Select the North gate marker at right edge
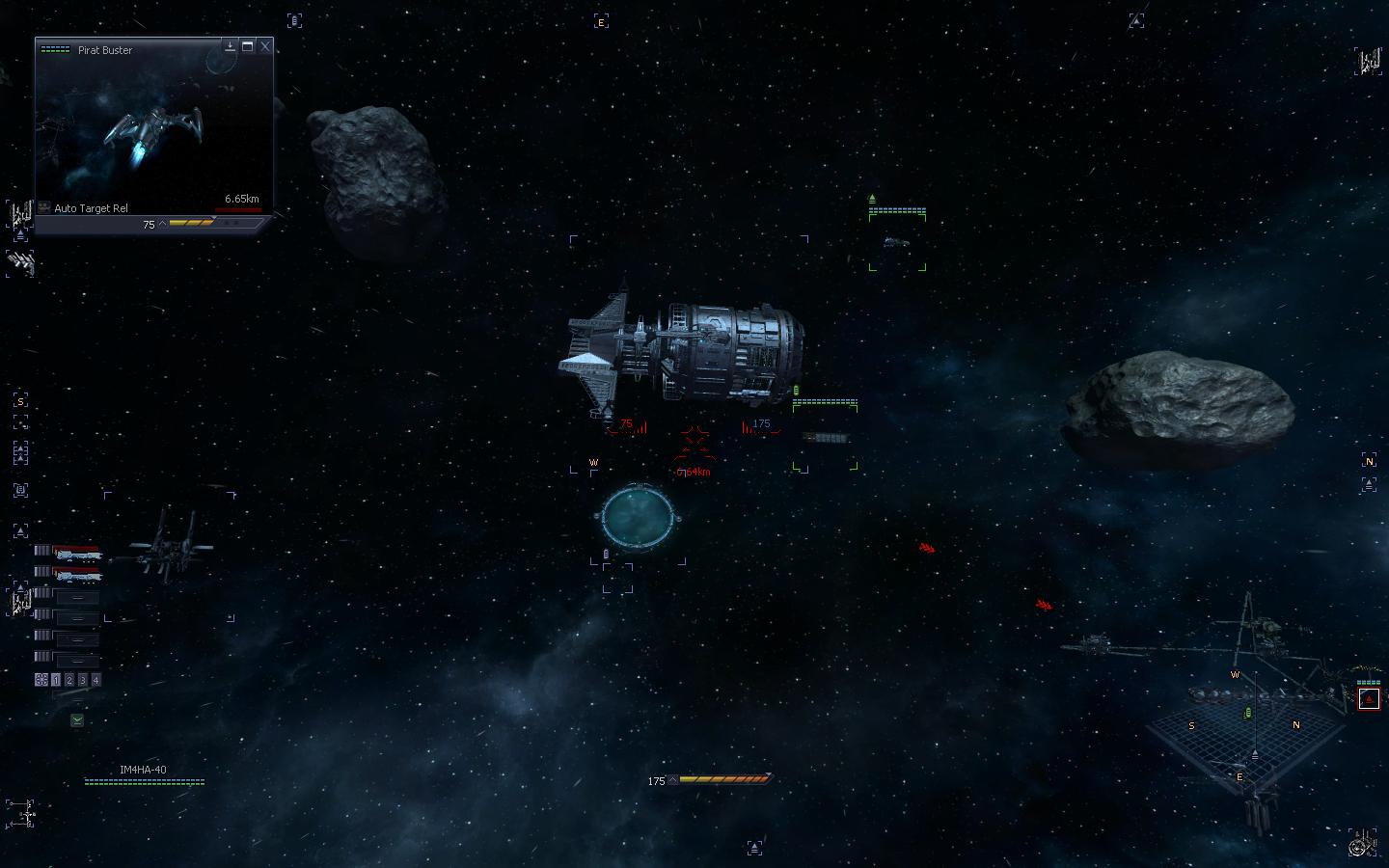The width and height of the screenshot is (1389, 868). tap(1369, 461)
